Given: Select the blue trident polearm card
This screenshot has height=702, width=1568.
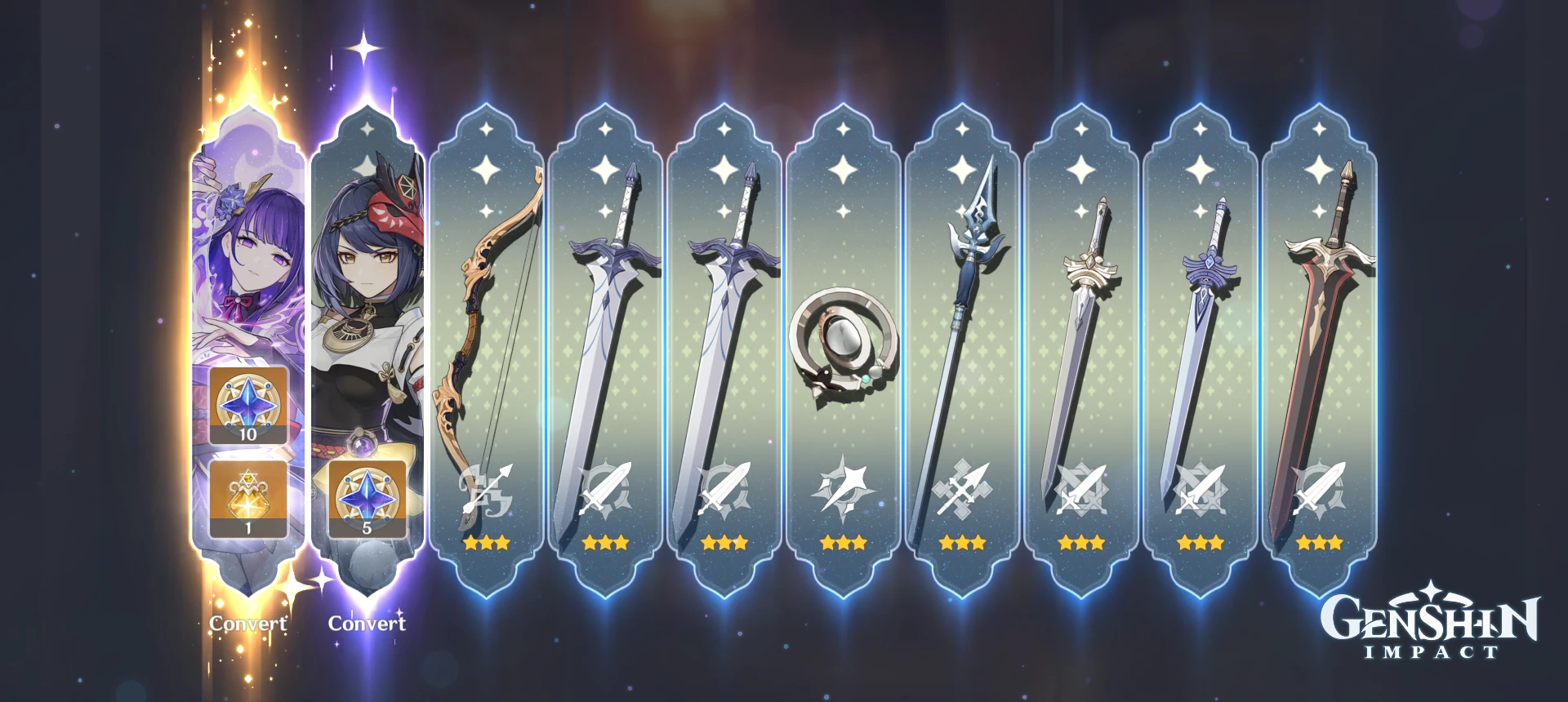Looking at the screenshot, I should [x=962, y=327].
